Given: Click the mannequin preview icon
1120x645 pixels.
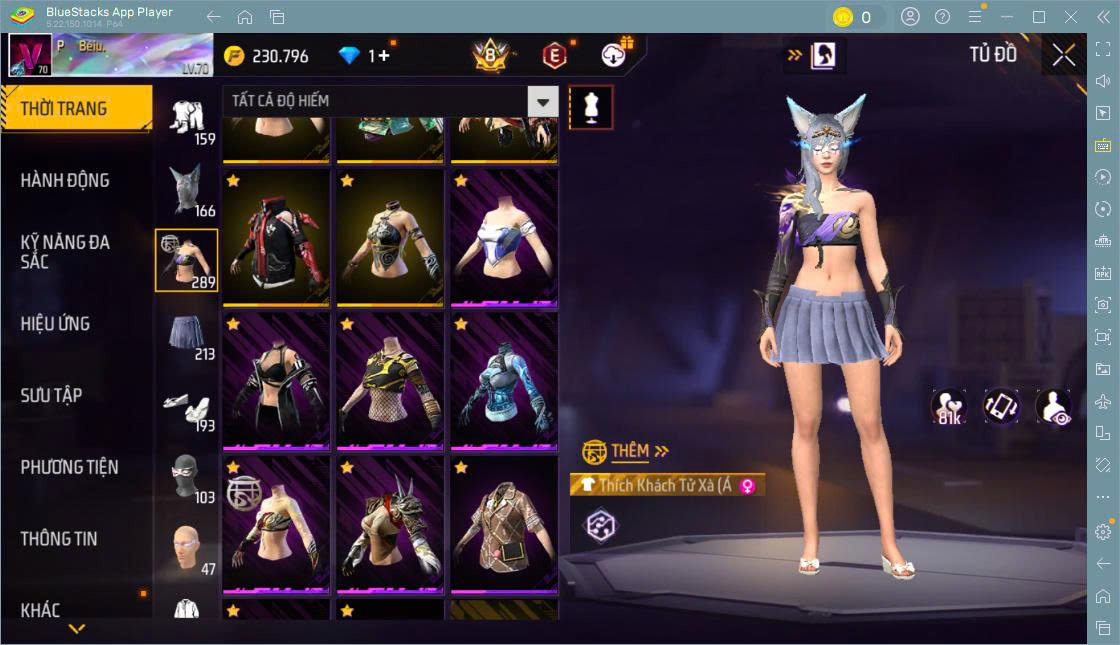Looking at the screenshot, I should tap(591, 107).
